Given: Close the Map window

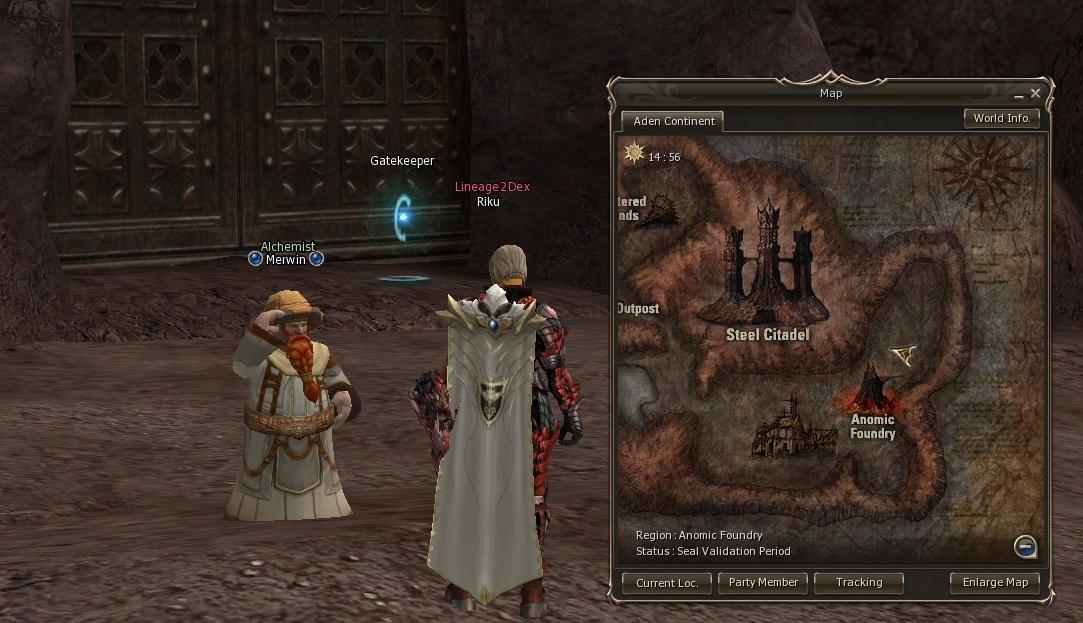Looking at the screenshot, I should pos(1036,93).
